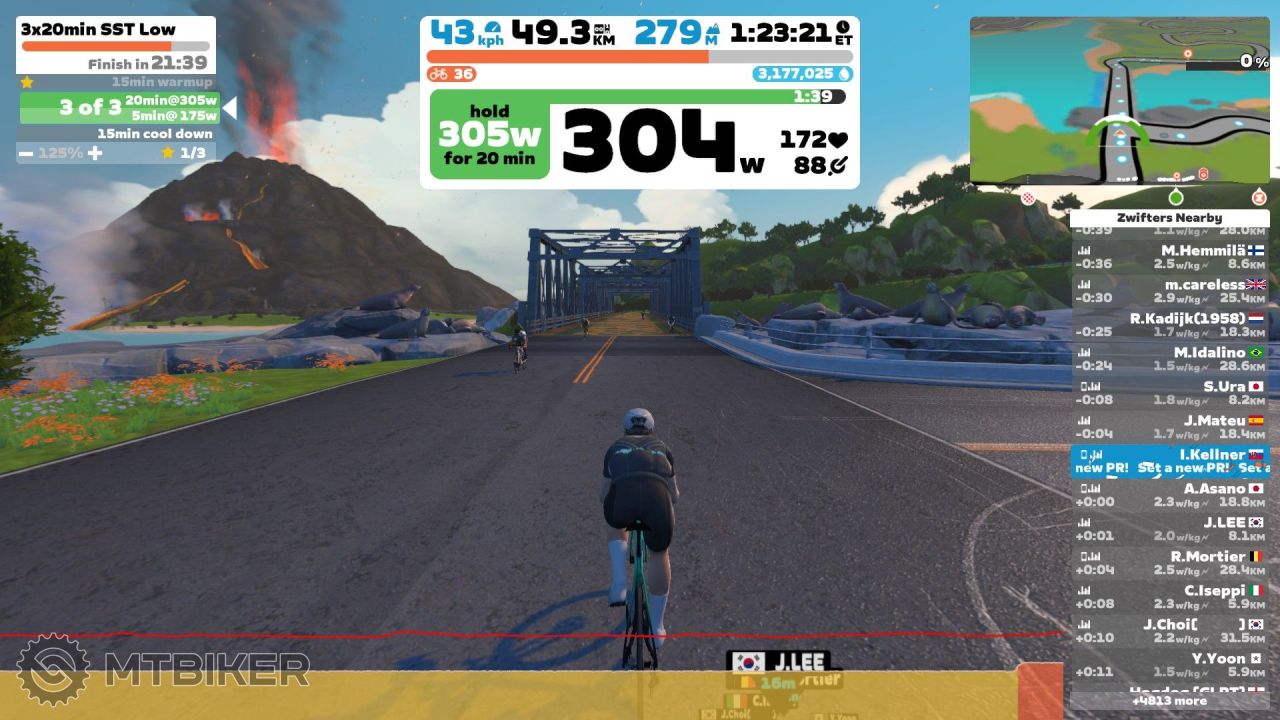Open the minimap in the corner
1280x720 pixels.
point(1119,100)
